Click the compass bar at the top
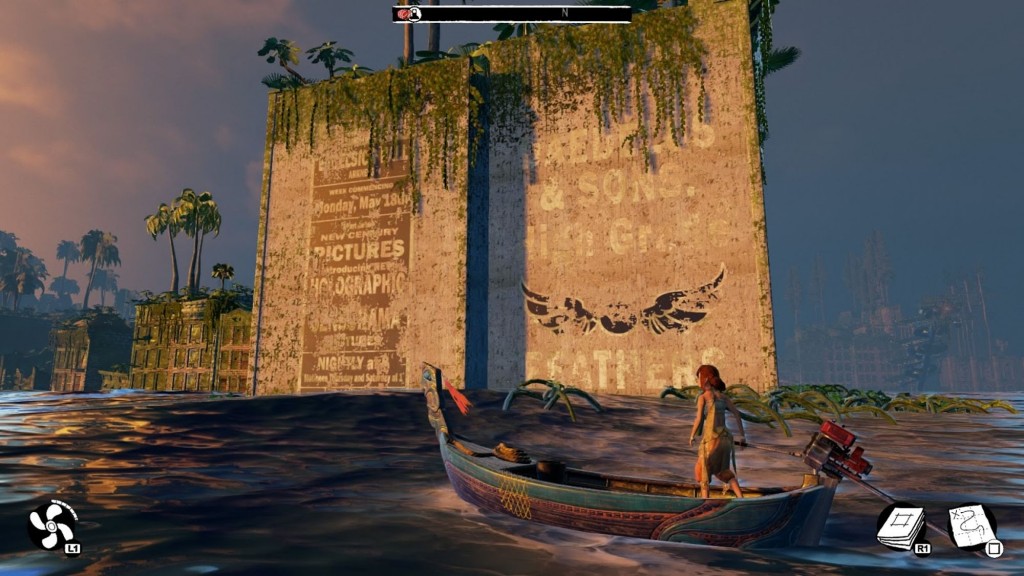The image size is (1024, 576). [512, 13]
